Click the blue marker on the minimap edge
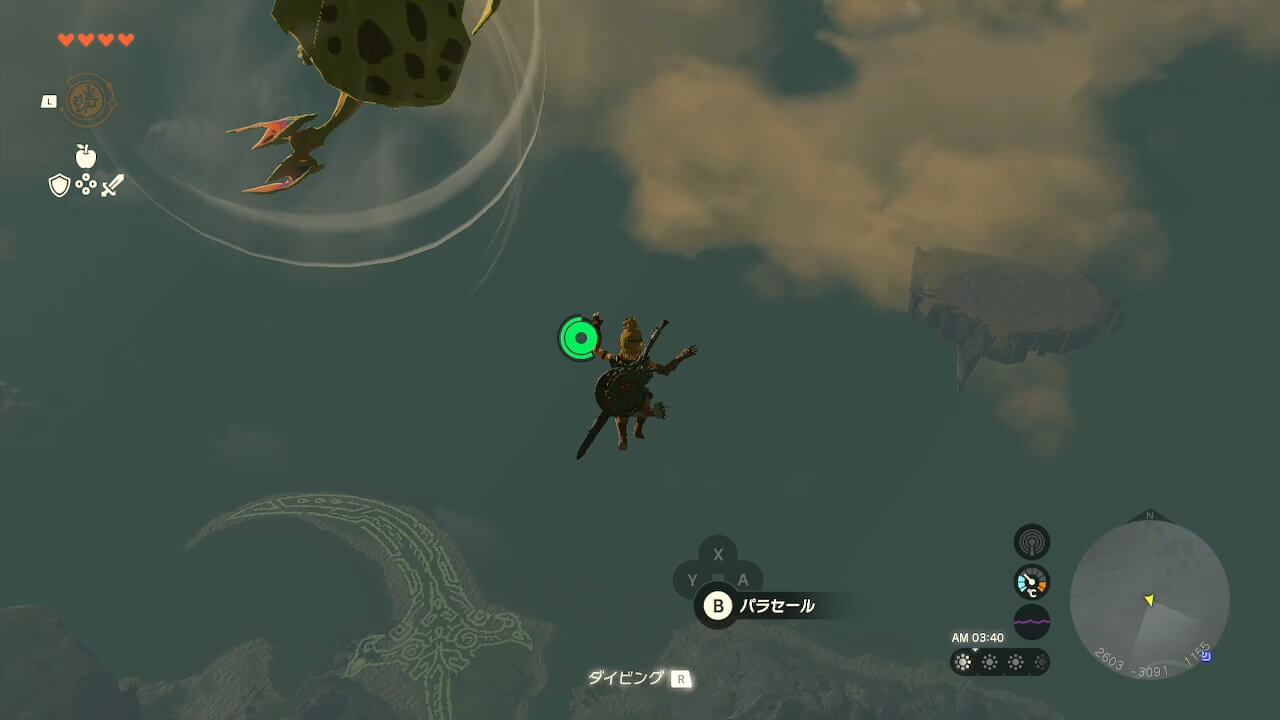 (1206, 656)
